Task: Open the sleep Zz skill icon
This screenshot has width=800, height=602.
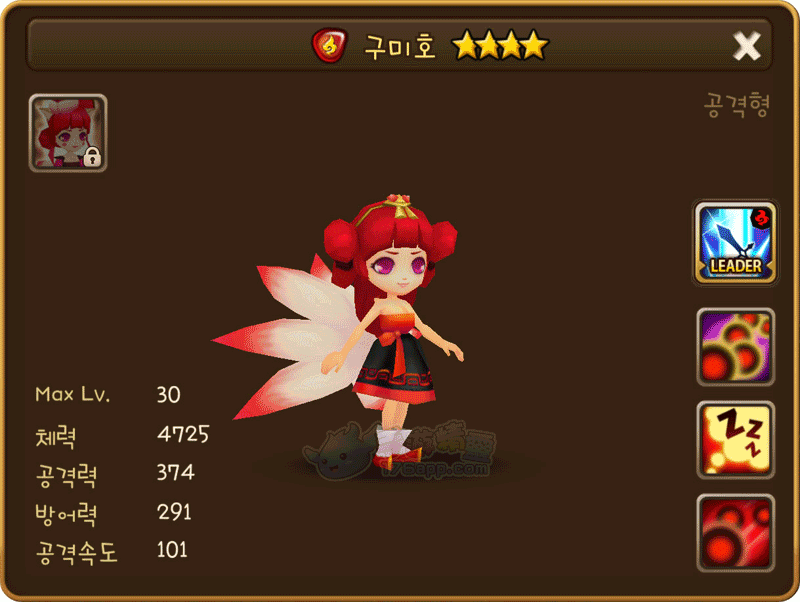Action: (735, 440)
